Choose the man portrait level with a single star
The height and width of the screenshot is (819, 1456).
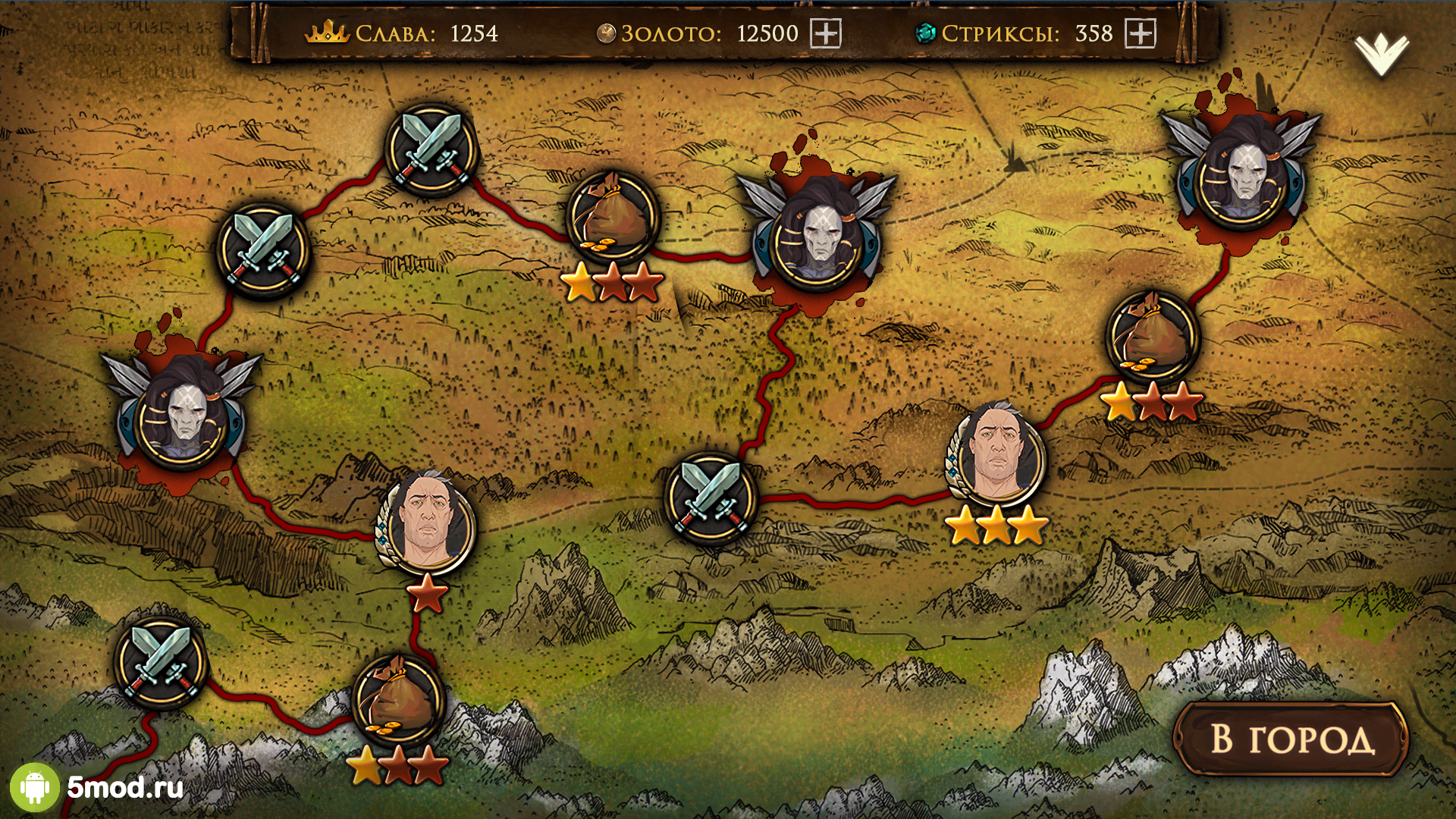coord(426,521)
